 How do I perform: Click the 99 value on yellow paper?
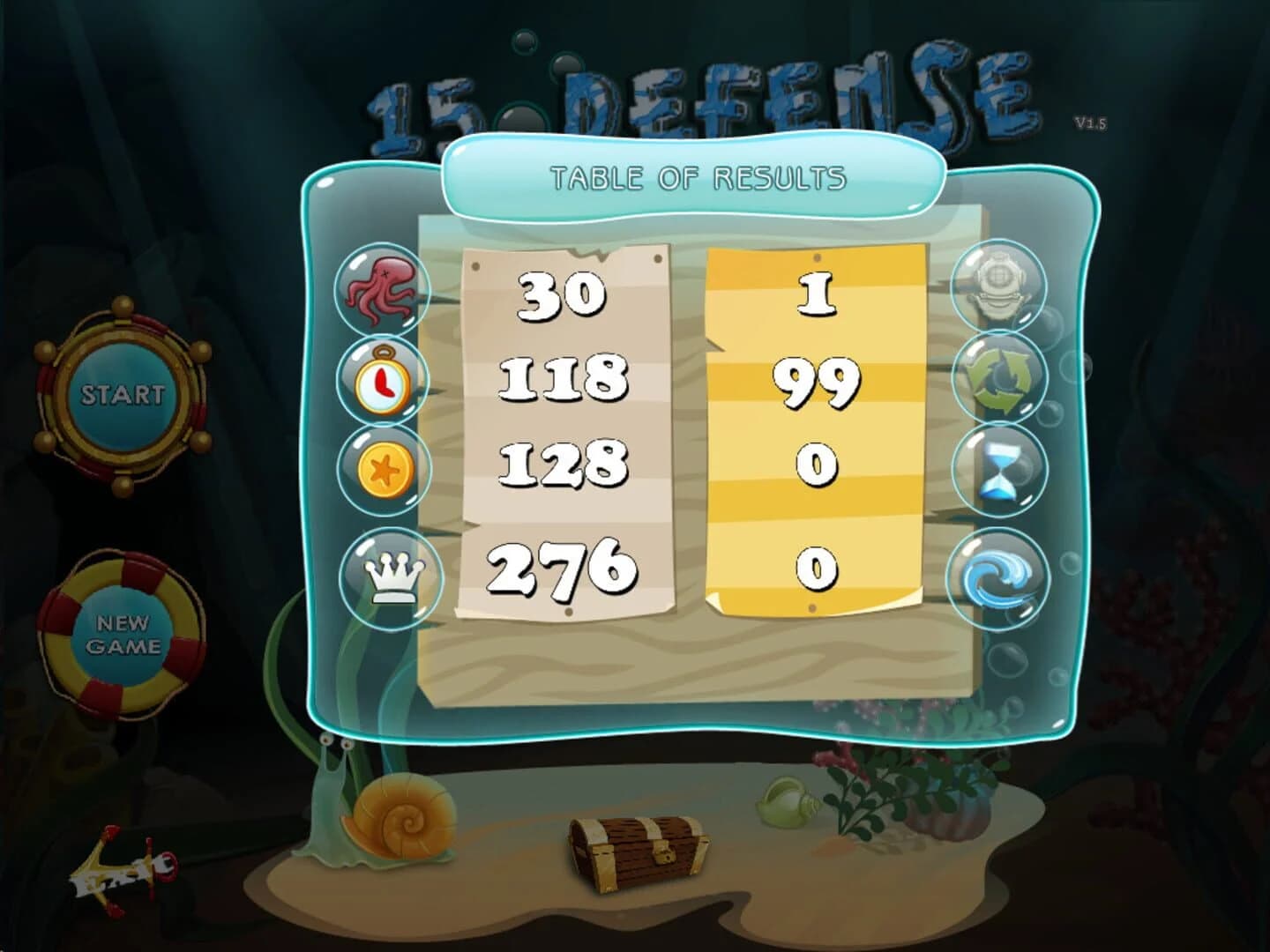click(x=818, y=381)
